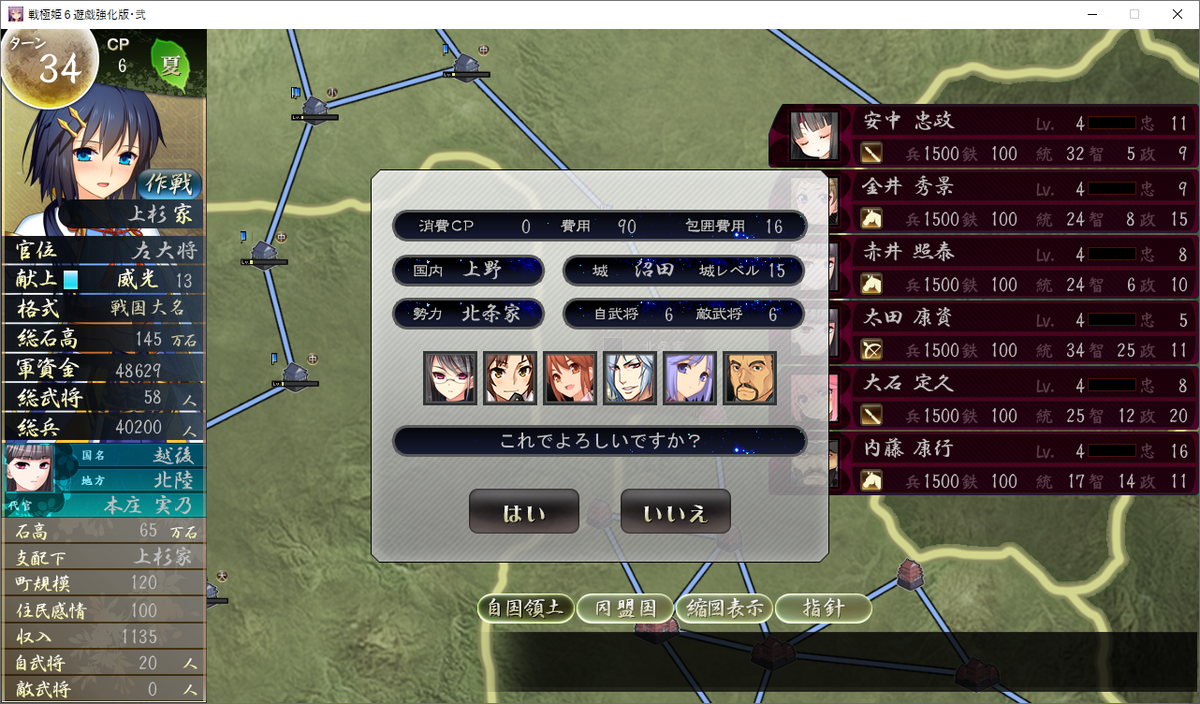The width and height of the screenshot is (1200, 704).
Task: Minimize the game window
Action: click(x=1088, y=14)
